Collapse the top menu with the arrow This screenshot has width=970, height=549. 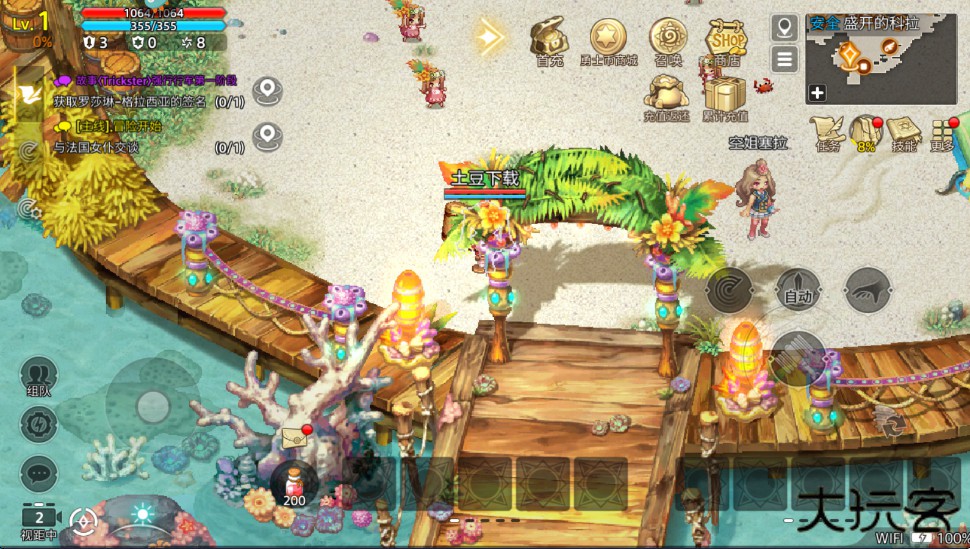coord(490,37)
